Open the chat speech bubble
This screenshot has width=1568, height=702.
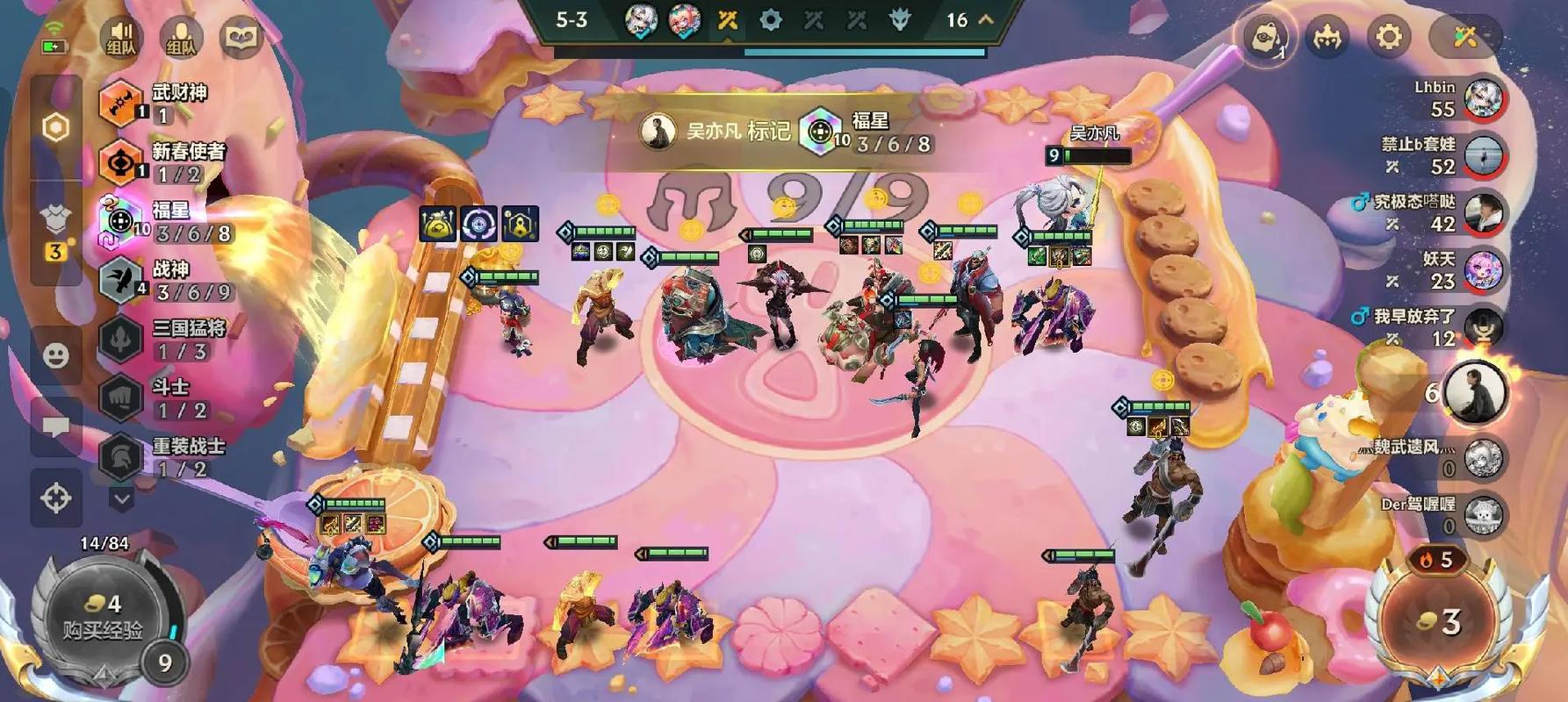(56, 427)
